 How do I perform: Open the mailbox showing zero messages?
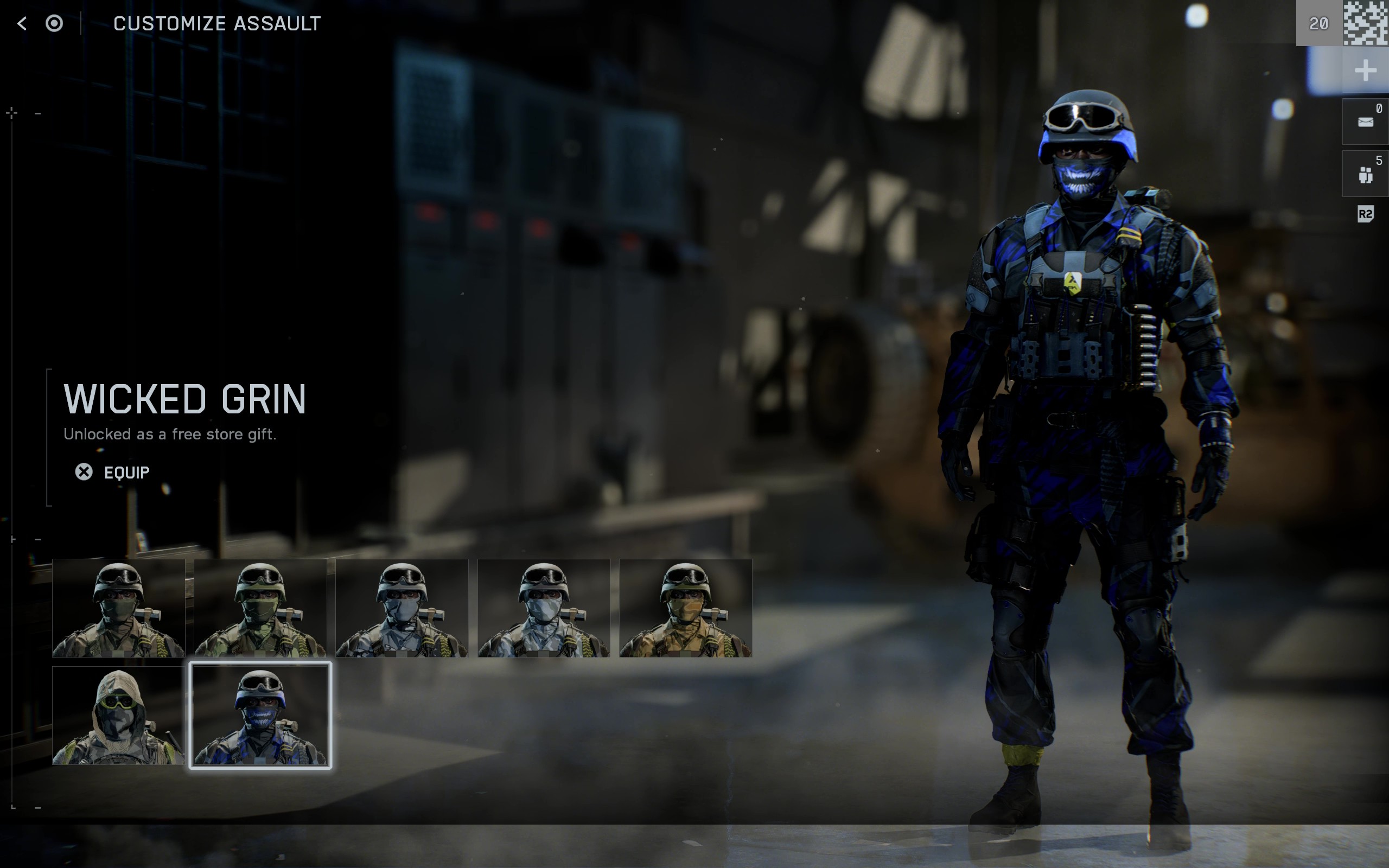1367,120
